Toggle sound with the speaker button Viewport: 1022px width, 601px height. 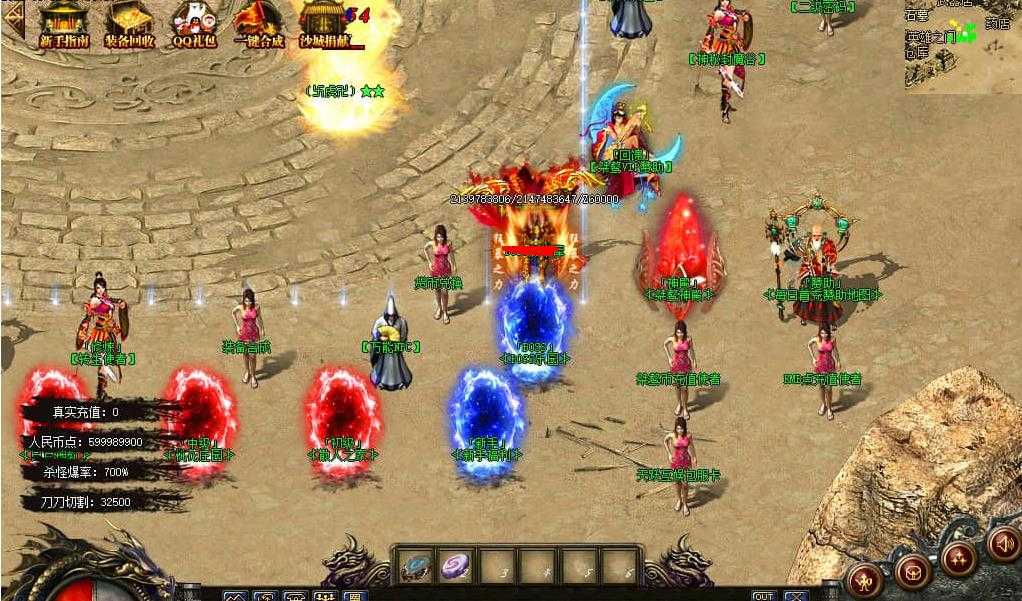coord(1002,543)
